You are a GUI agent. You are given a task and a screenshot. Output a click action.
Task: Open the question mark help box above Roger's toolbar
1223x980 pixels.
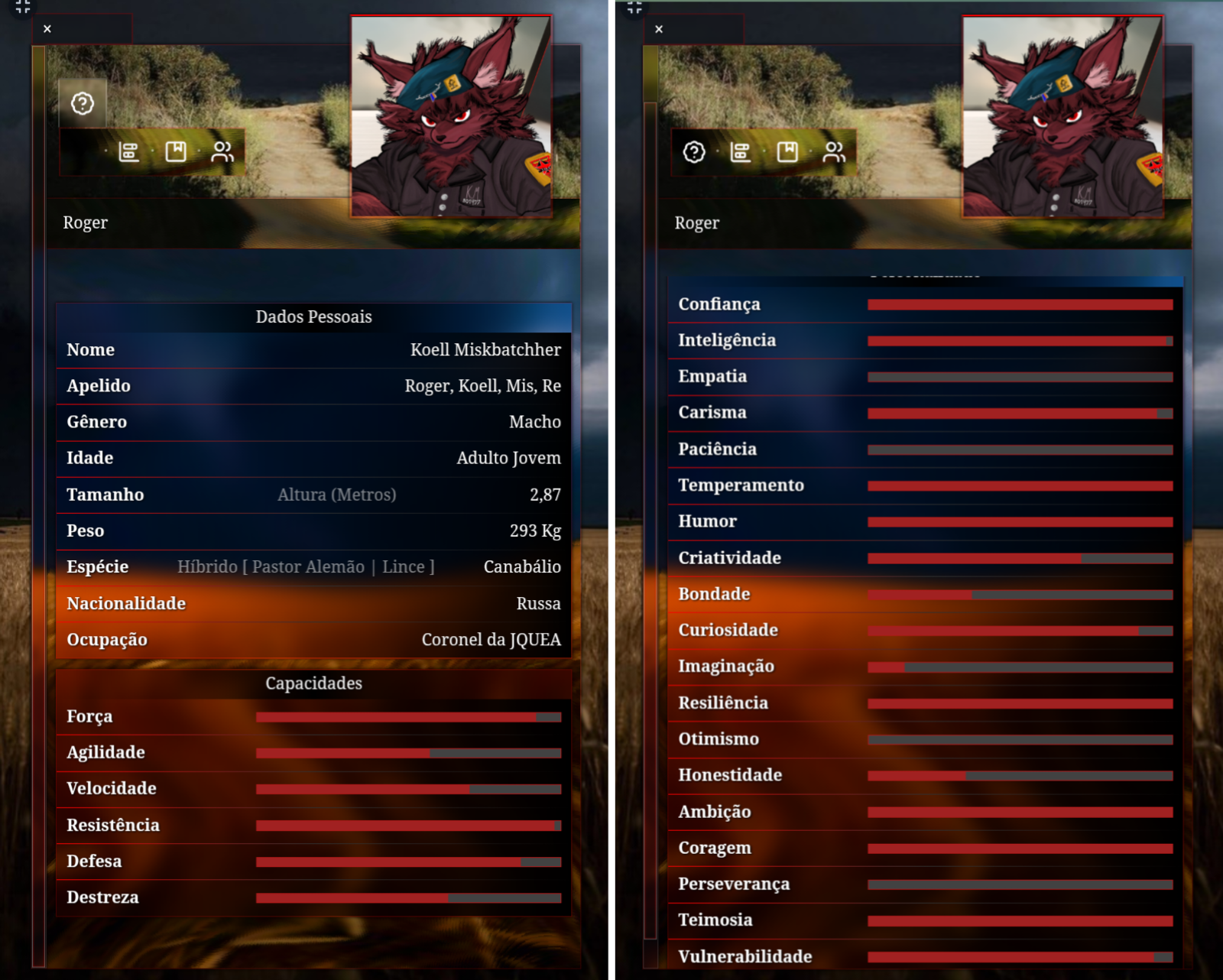83,103
